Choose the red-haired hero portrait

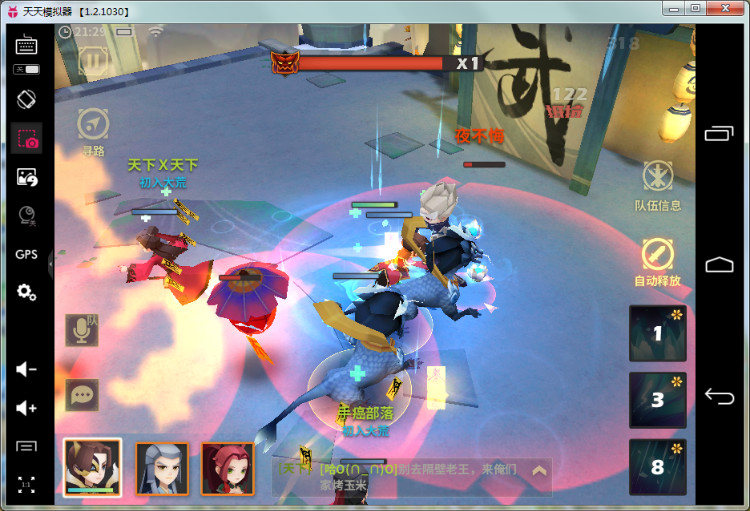tap(227, 468)
